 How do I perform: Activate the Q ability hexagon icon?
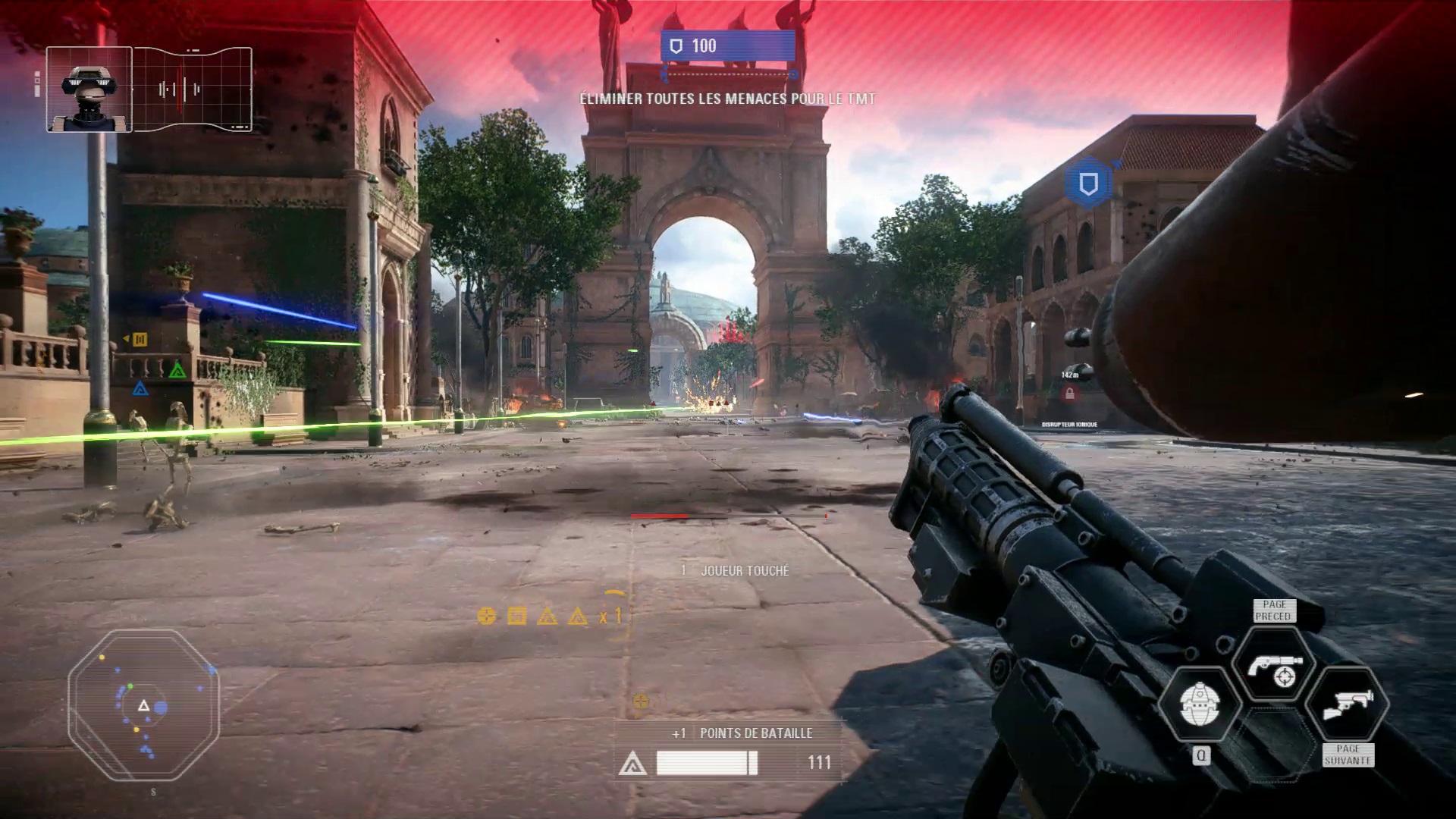point(1199,704)
